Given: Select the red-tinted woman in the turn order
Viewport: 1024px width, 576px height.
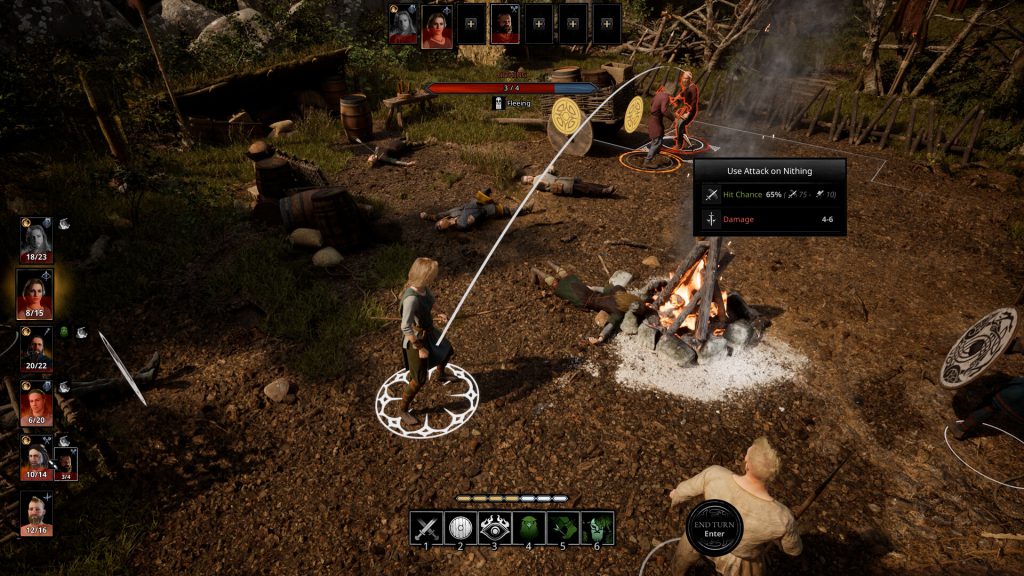Looking at the screenshot, I should pyautogui.click(x=437, y=24).
